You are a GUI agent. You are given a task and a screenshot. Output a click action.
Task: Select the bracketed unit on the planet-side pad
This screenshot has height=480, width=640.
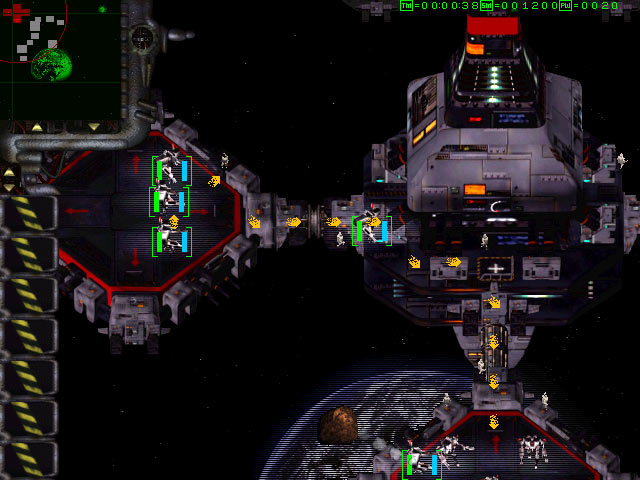(x=421, y=463)
